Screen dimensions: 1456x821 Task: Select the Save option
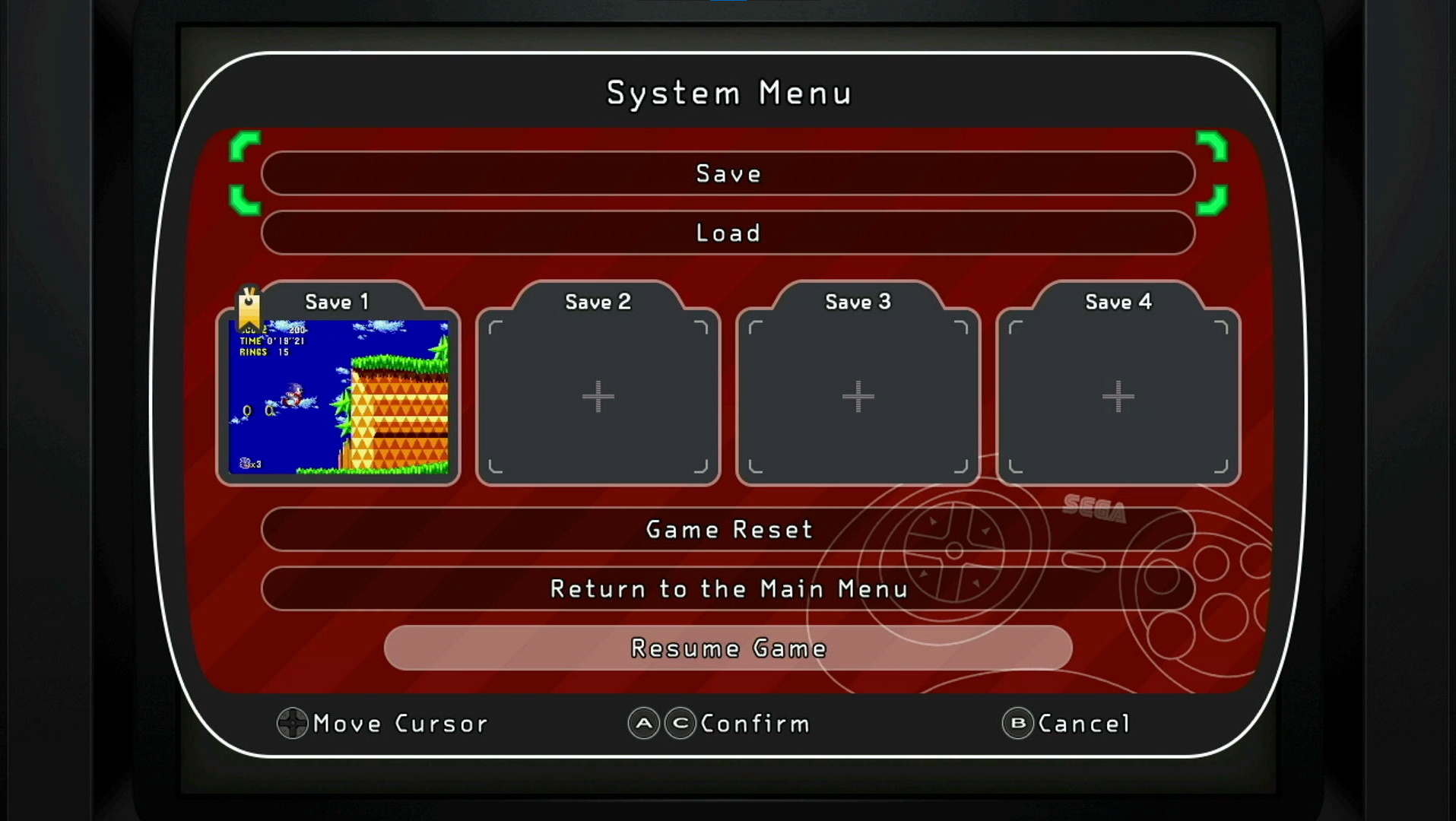728,173
